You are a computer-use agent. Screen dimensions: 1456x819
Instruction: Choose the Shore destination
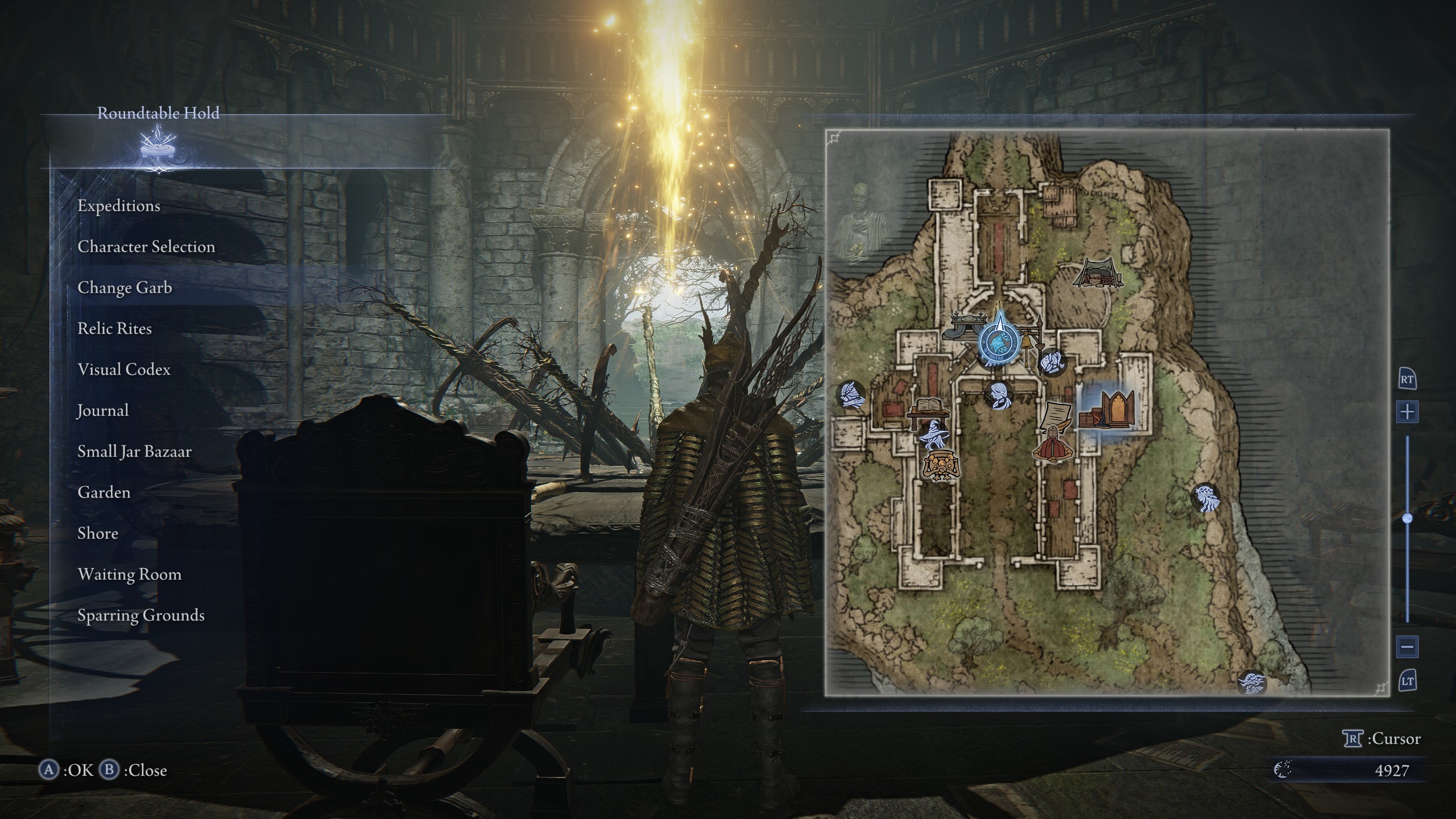(98, 533)
